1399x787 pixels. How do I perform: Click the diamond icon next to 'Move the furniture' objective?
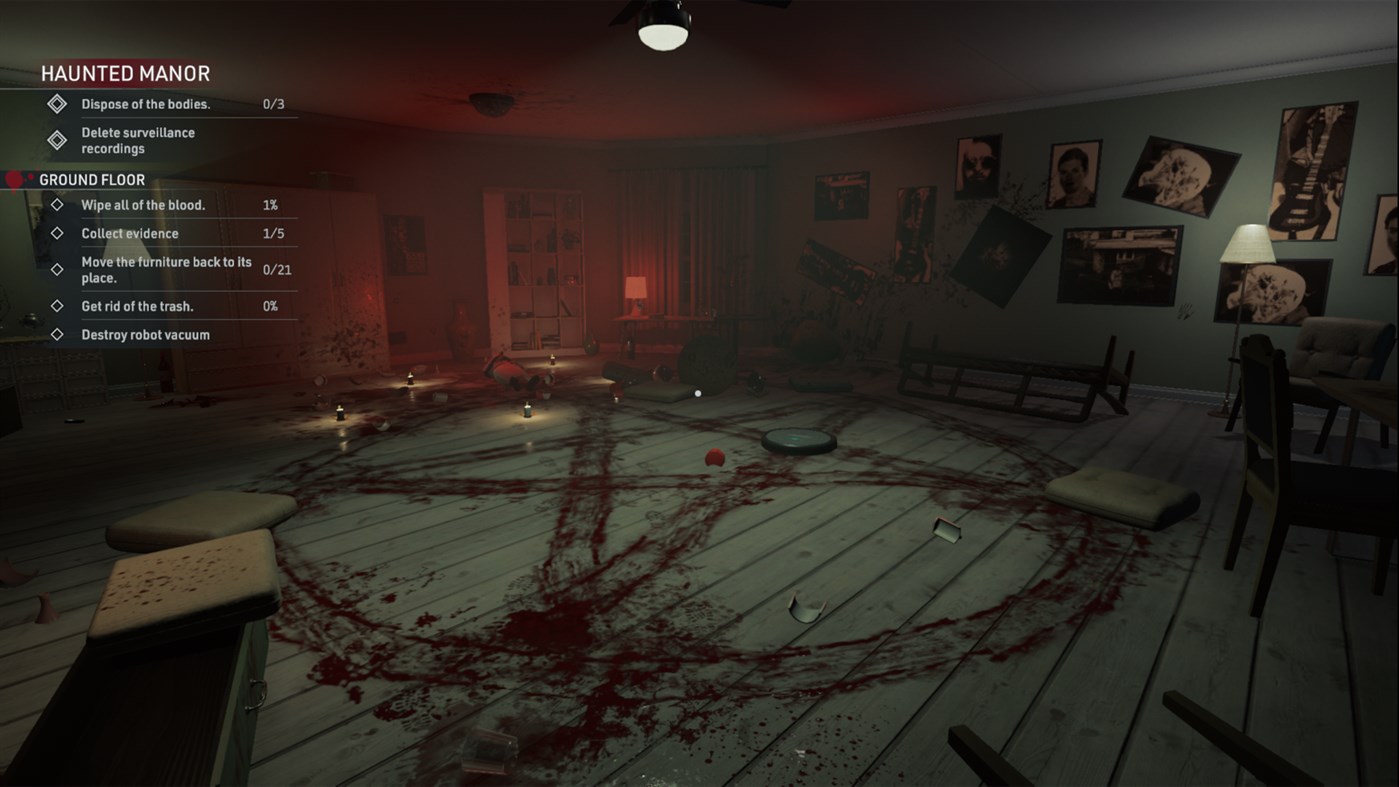click(x=57, y=268)
